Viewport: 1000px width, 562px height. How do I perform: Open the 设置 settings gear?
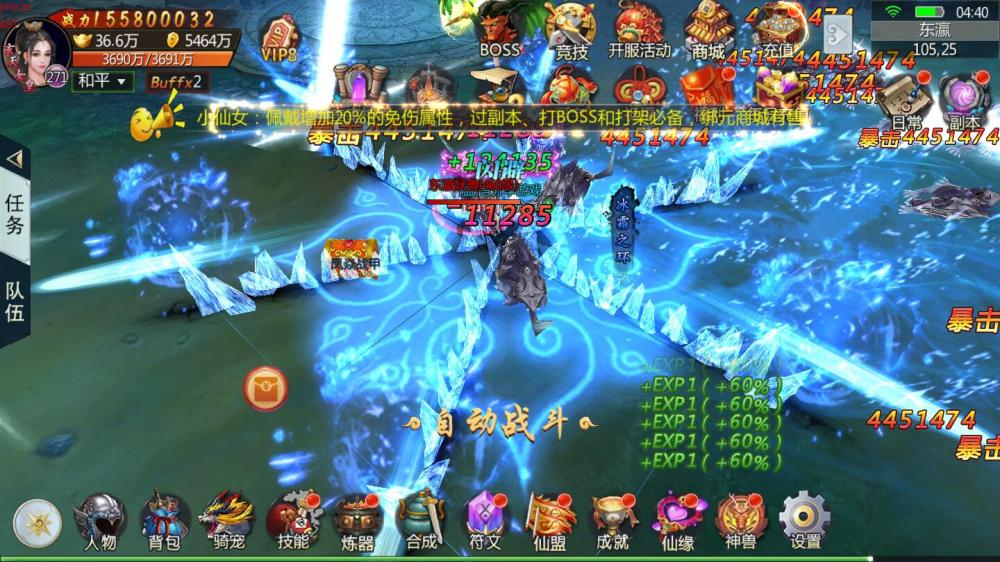(x=805, y=520)
